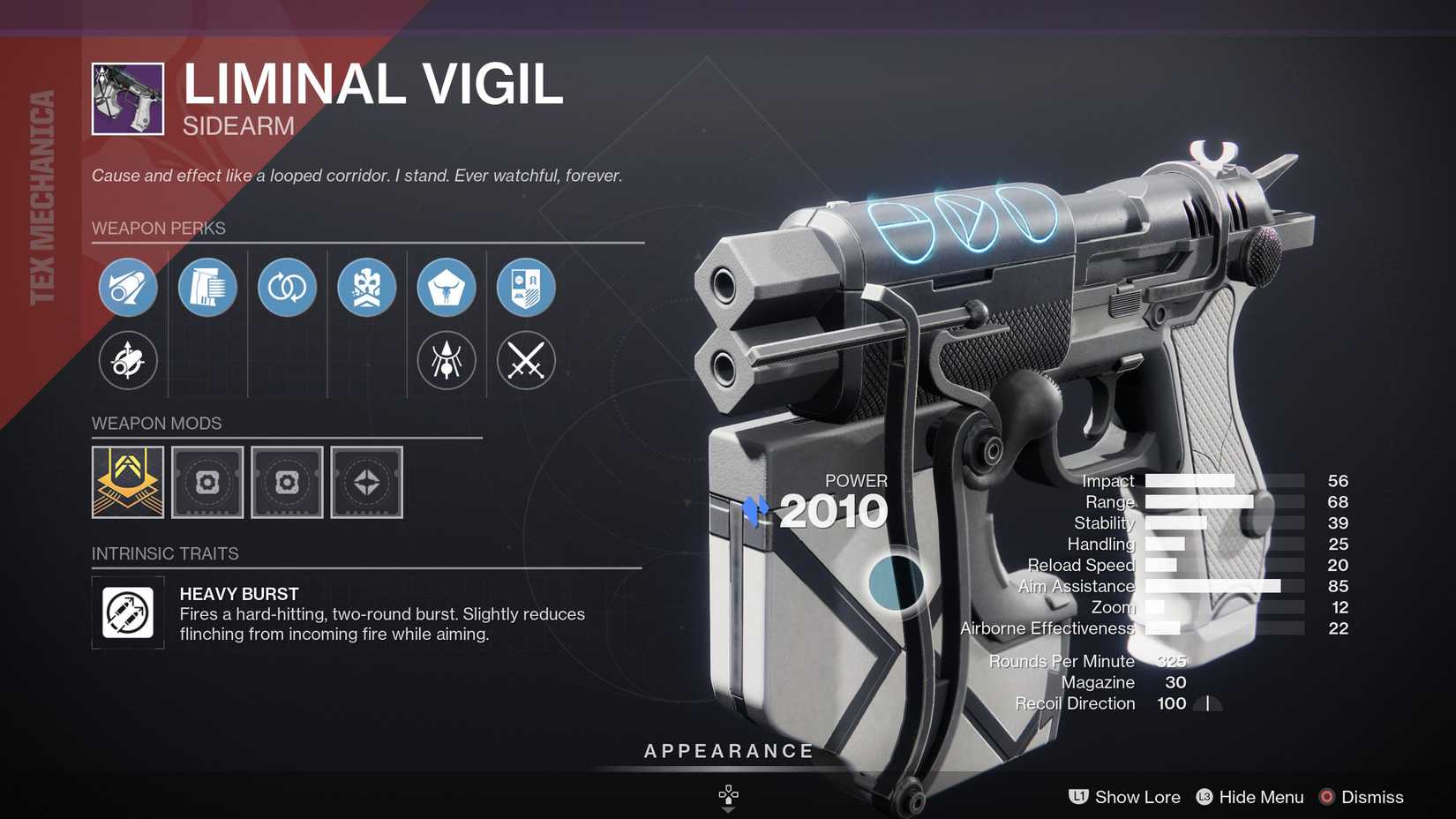
Task: Click the Range stat bar
Action: point(1200,501)
